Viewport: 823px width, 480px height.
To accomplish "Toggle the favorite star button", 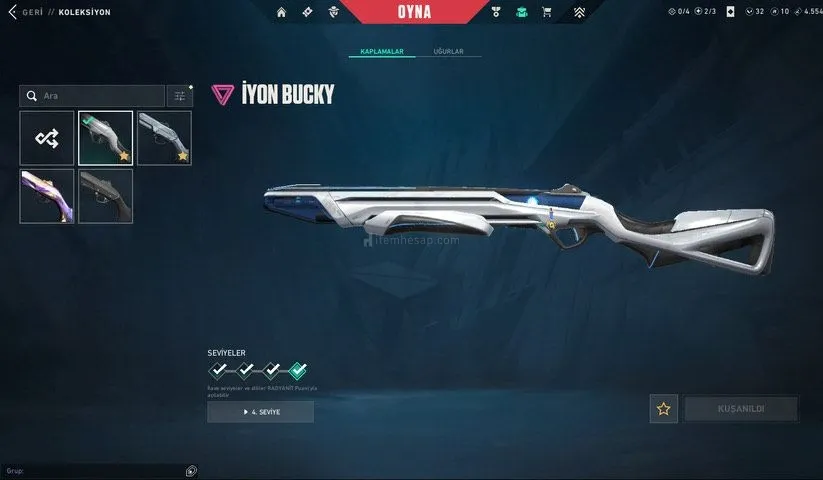I will point(663,408).
